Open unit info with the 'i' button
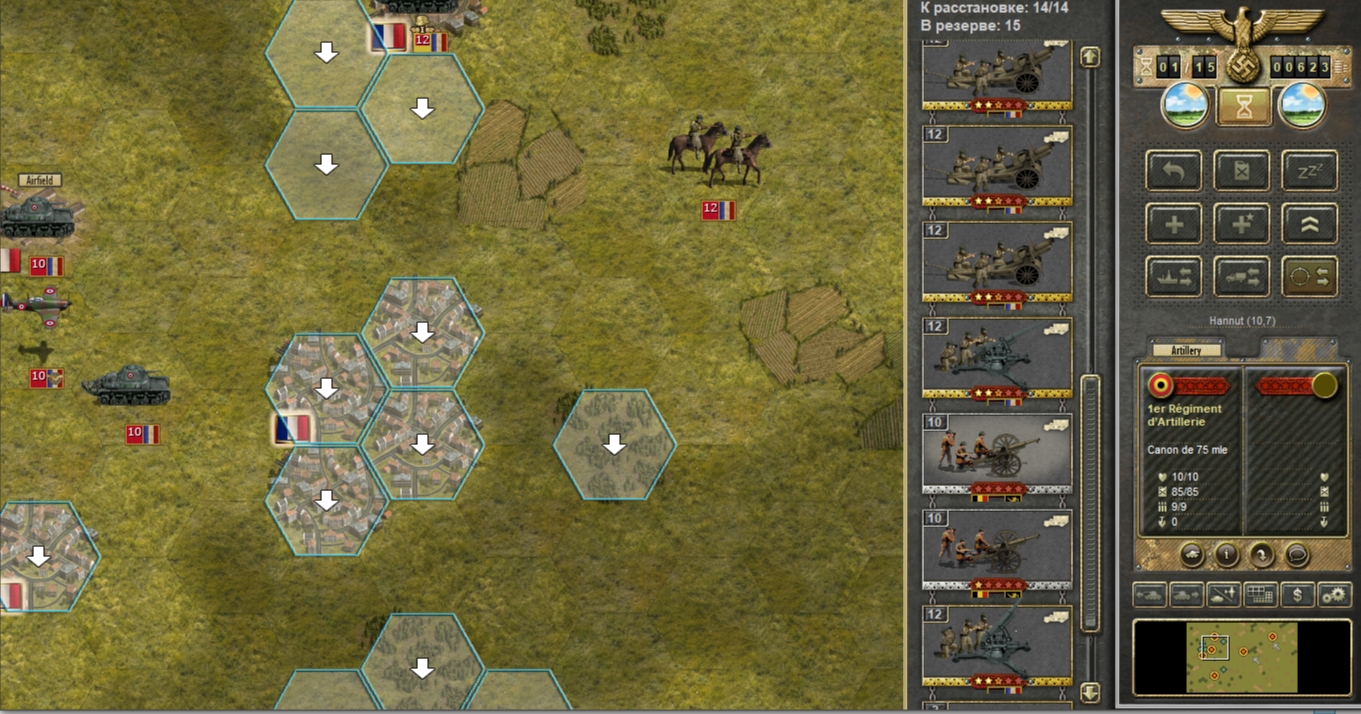 (x=1227, y=555)
